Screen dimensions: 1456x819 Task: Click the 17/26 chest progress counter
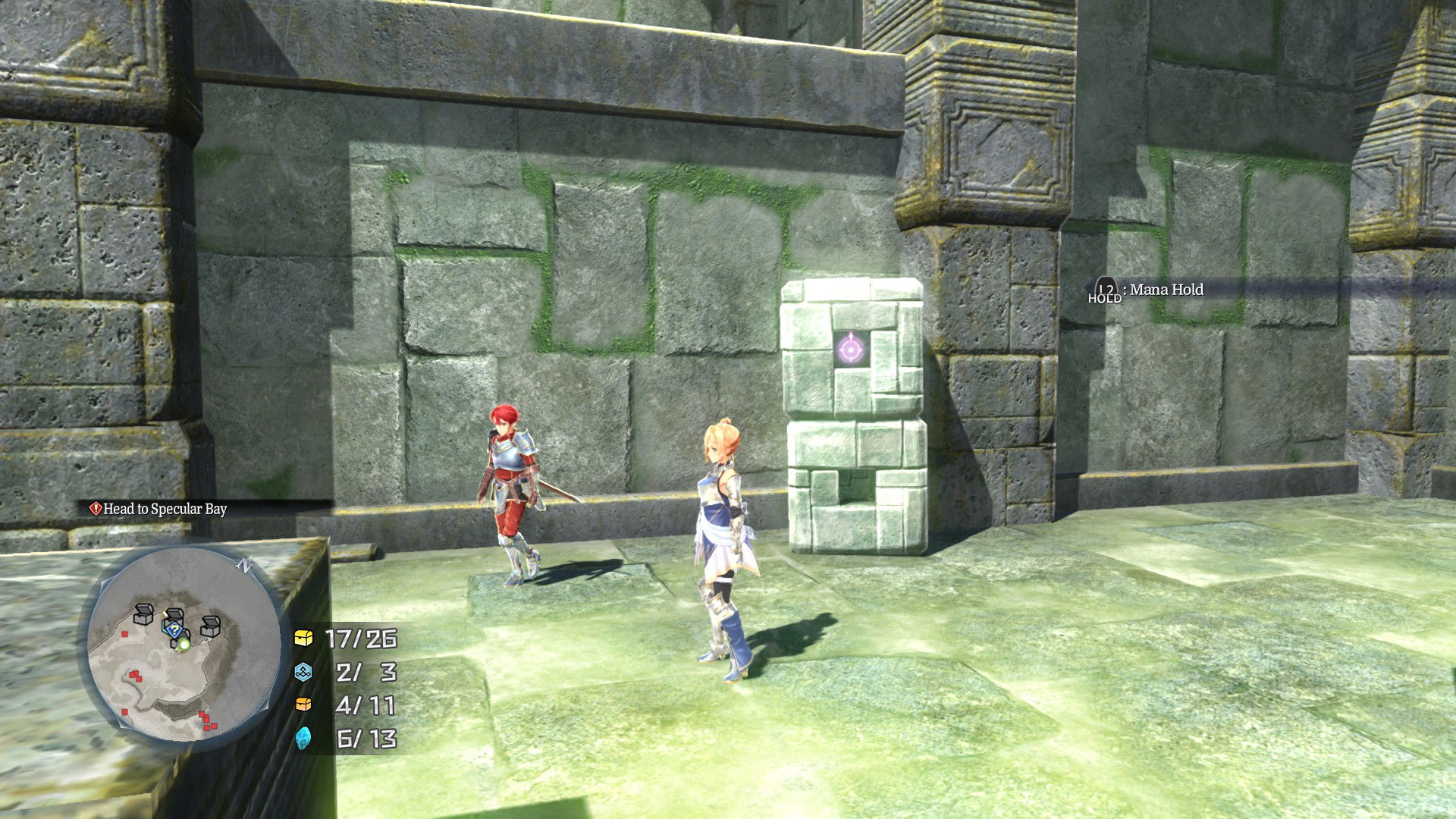click(x=361, y=639)
